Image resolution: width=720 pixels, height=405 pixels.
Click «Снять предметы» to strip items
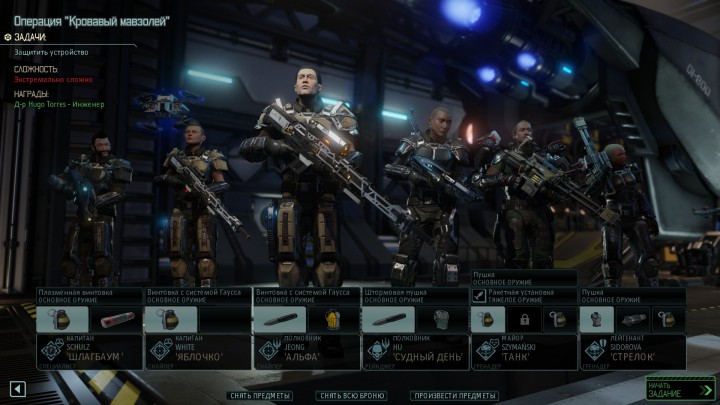259,395
